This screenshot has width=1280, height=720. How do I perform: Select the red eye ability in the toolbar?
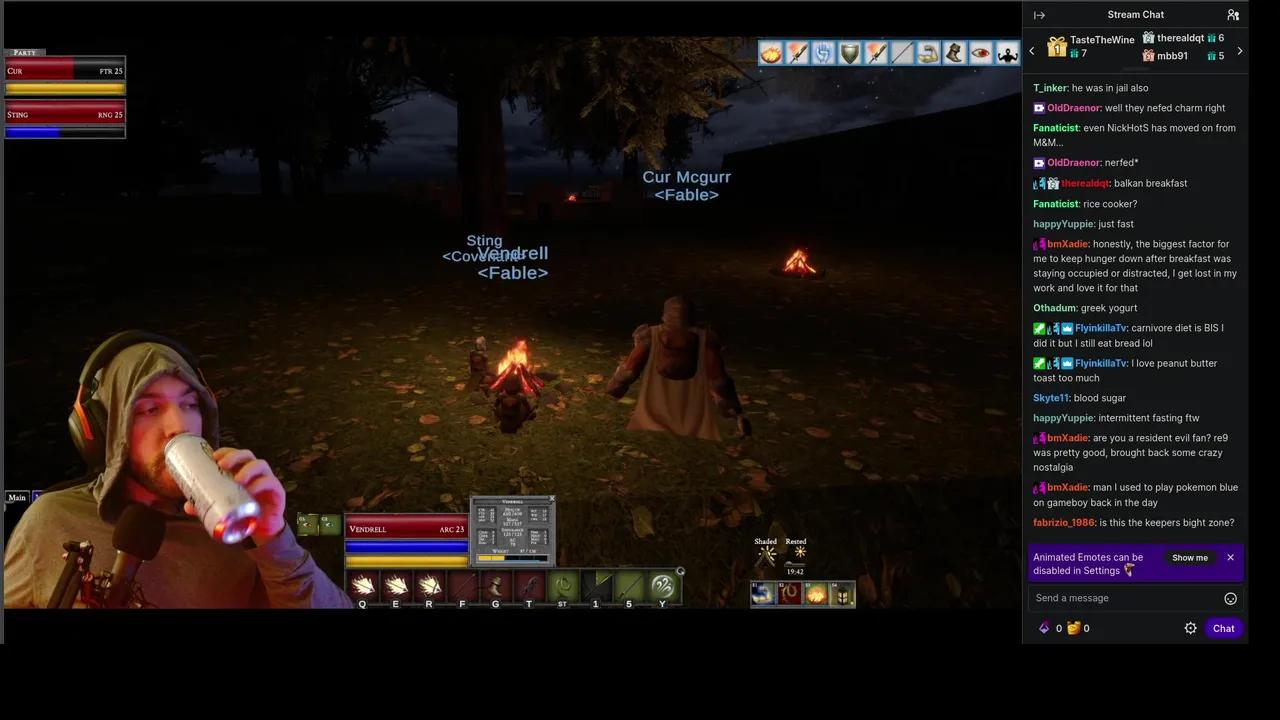tap(980, 53)
